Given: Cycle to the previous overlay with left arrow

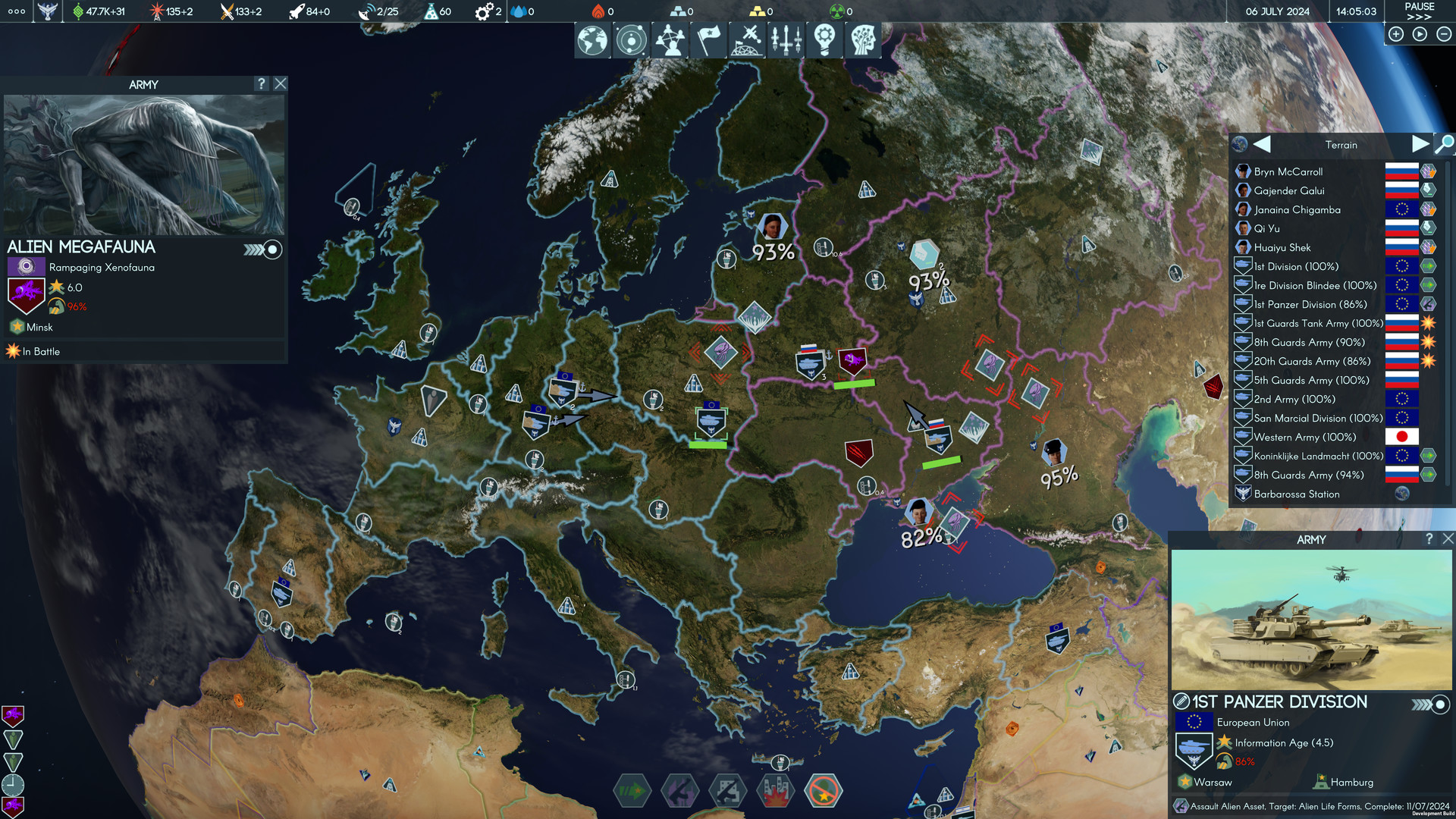Looking at the screenshot, I should [1261, 144].
